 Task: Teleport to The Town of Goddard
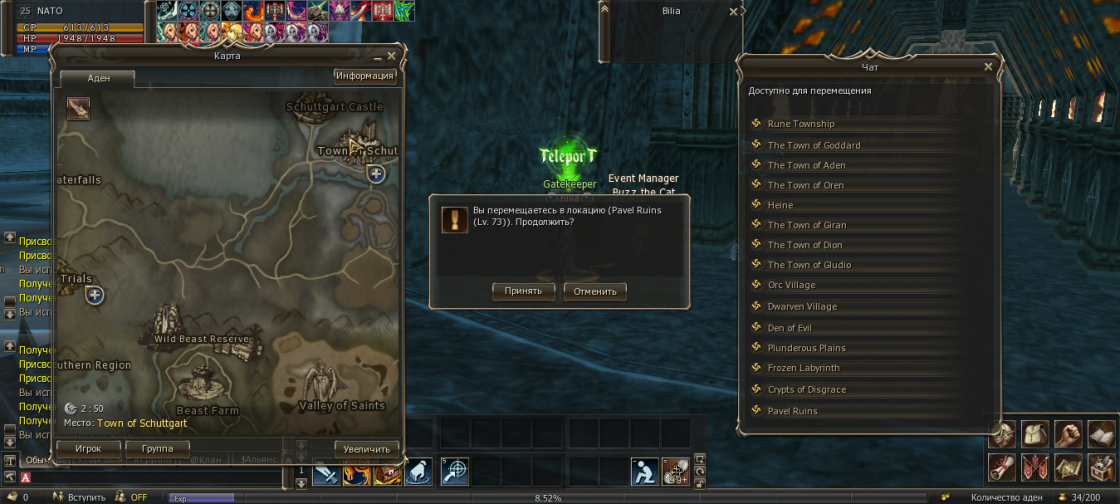813,145
